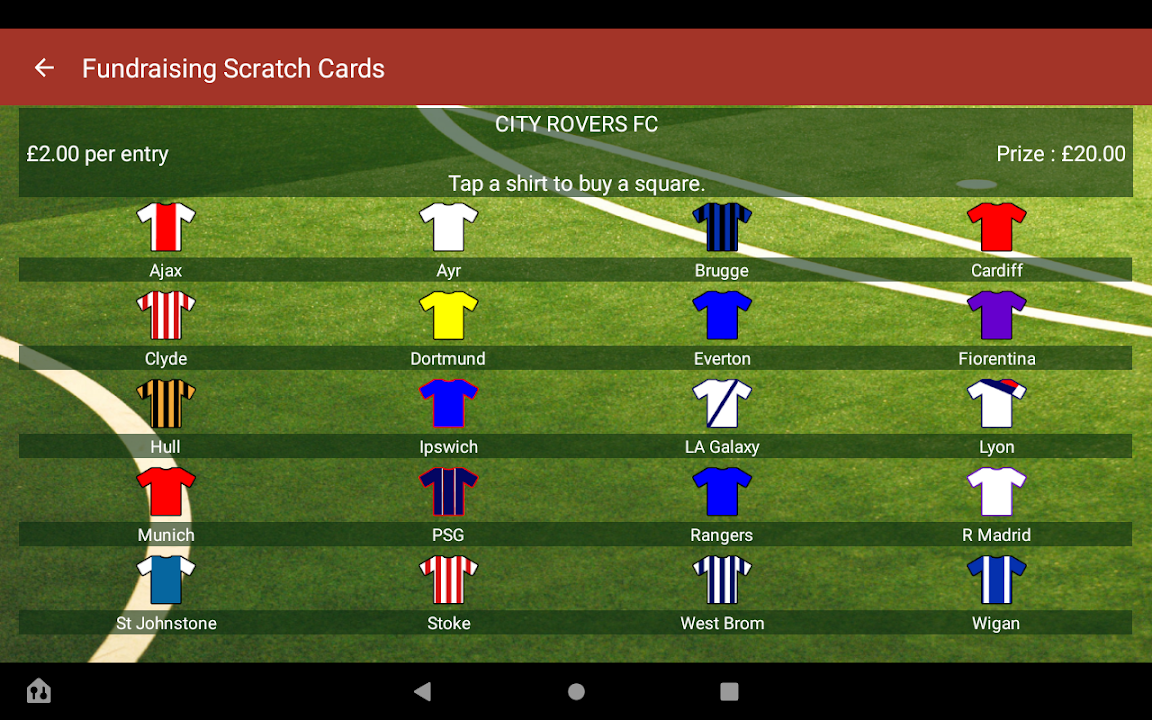Viewport: 1152px width, 720px height.
Task: Buy the Ajax shirt square
Action: point(166,227)
